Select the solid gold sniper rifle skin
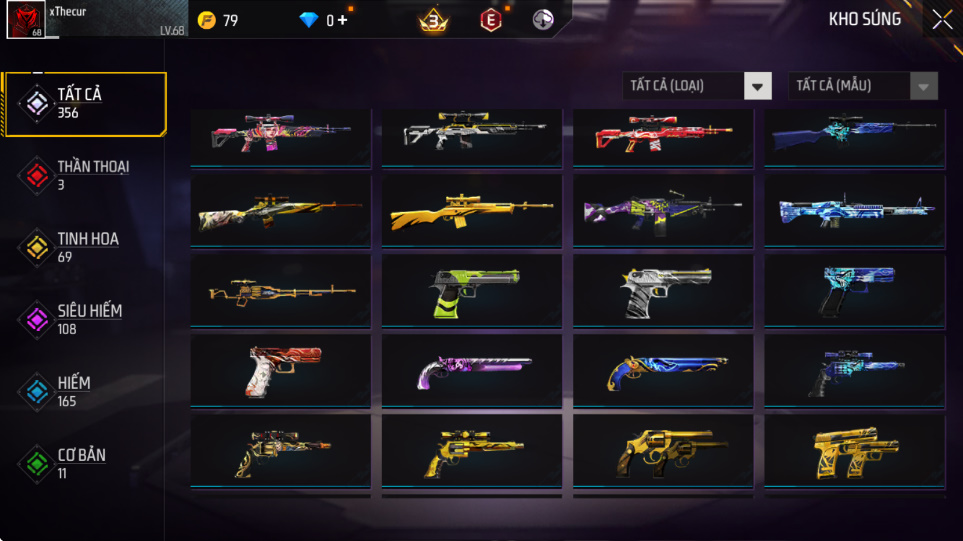The image size is (963, 541). (x=471, y=213)
